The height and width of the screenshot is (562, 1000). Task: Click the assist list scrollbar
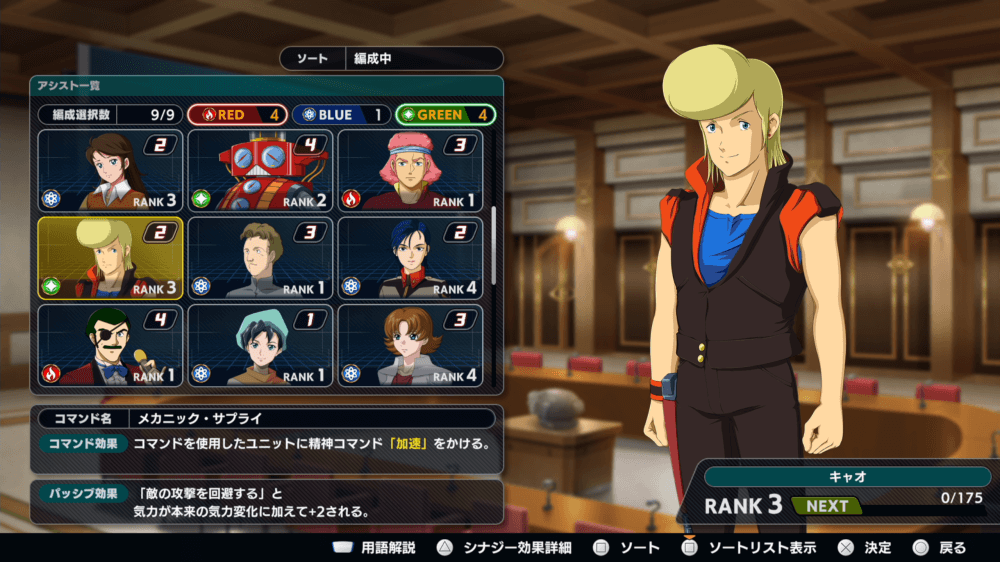pyautogui.click(x=494, y=245)
